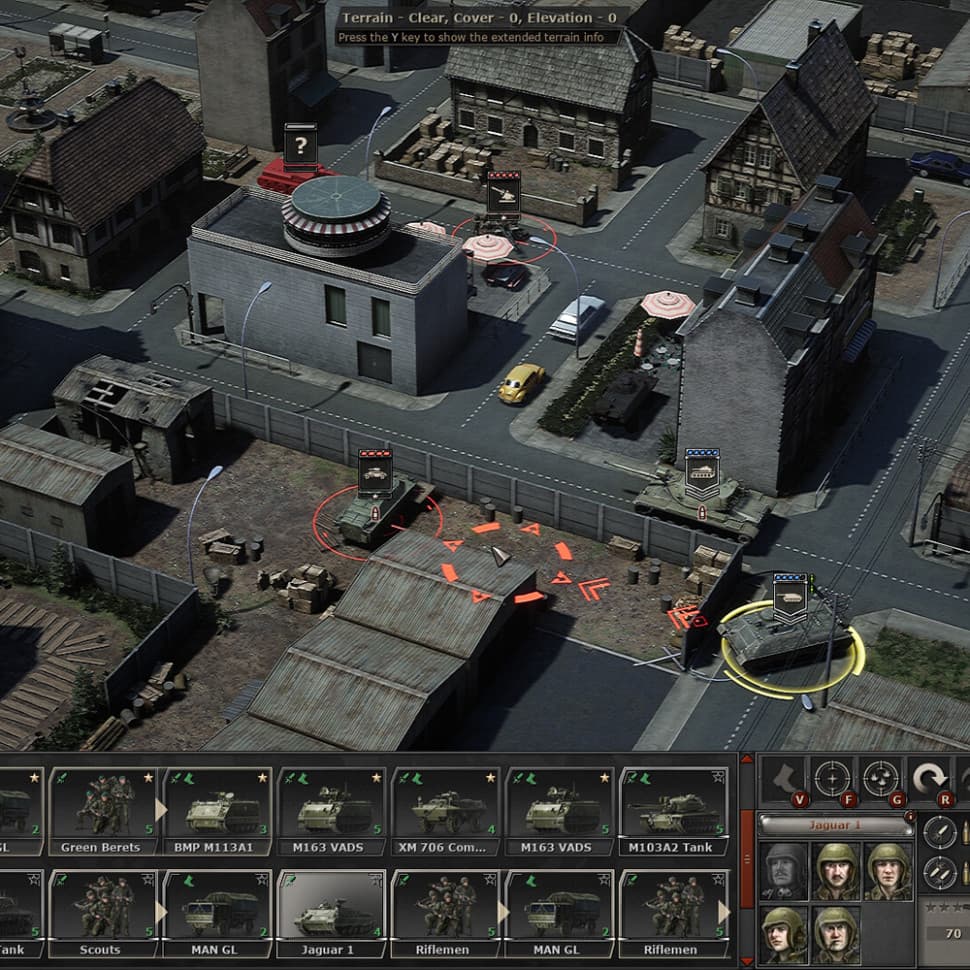Activate the single crosshair fire order
This screenshot has height=970, width=970.
tap(832, 778)
